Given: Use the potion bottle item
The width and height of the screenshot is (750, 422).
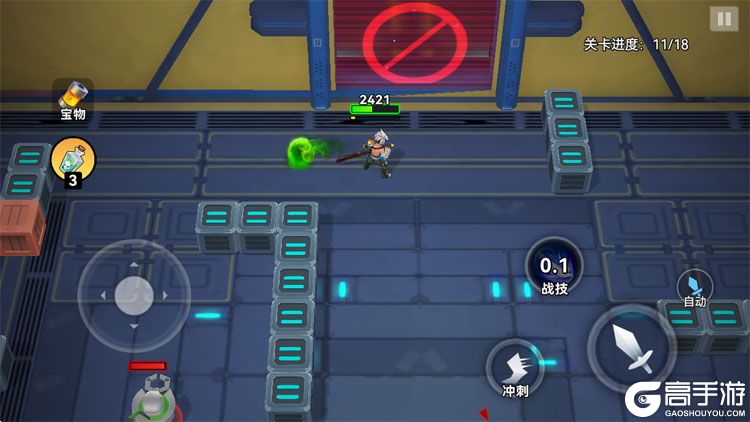Looking at the screenshot, I should point(73,159).
